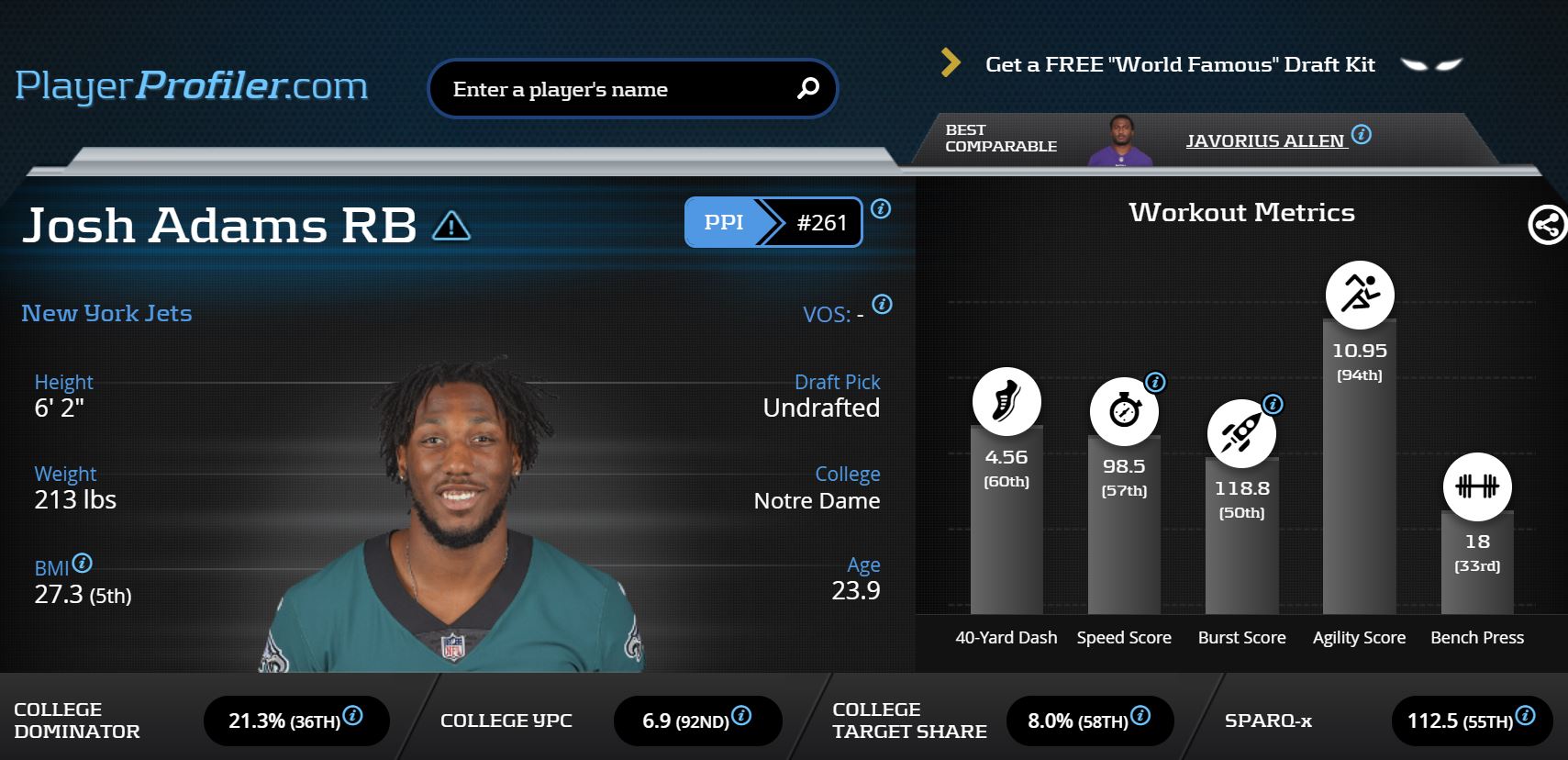
Task: Open the share button
Action: (1547, 225)
